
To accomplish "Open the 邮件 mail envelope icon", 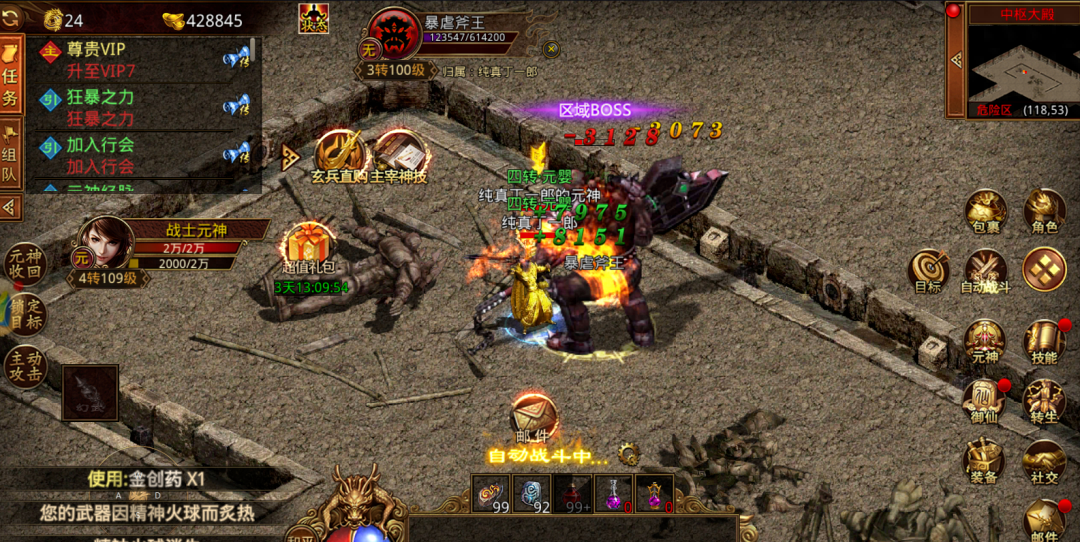I will pyautogui.click(x=532, y=417).
